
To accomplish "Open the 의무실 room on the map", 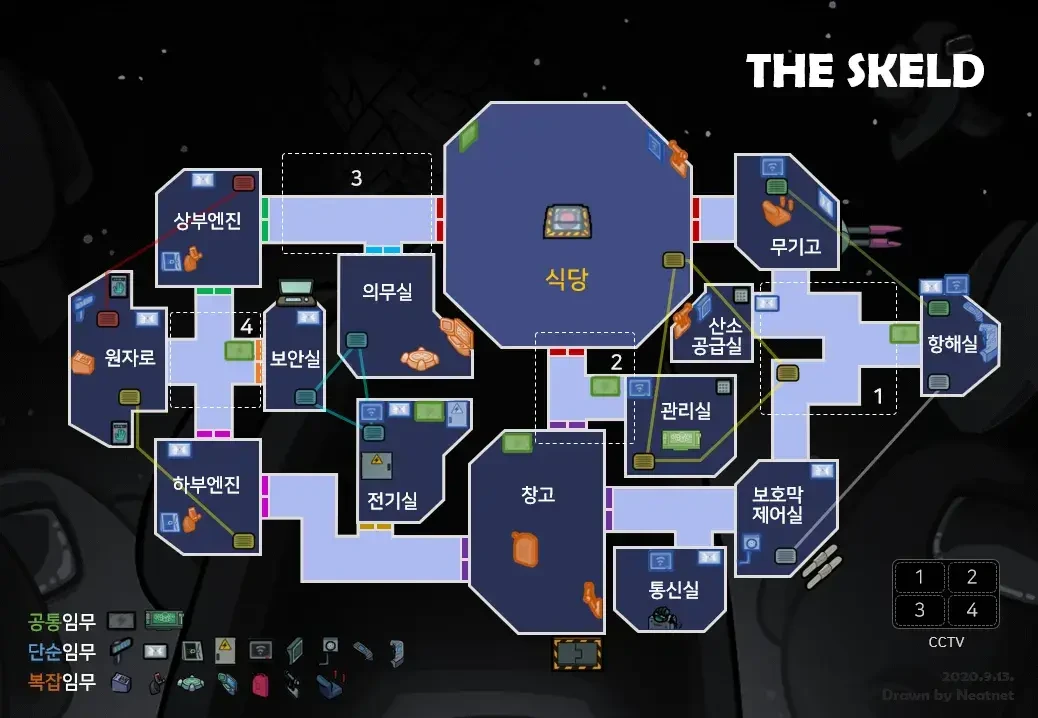I will (x=388, y=290).
